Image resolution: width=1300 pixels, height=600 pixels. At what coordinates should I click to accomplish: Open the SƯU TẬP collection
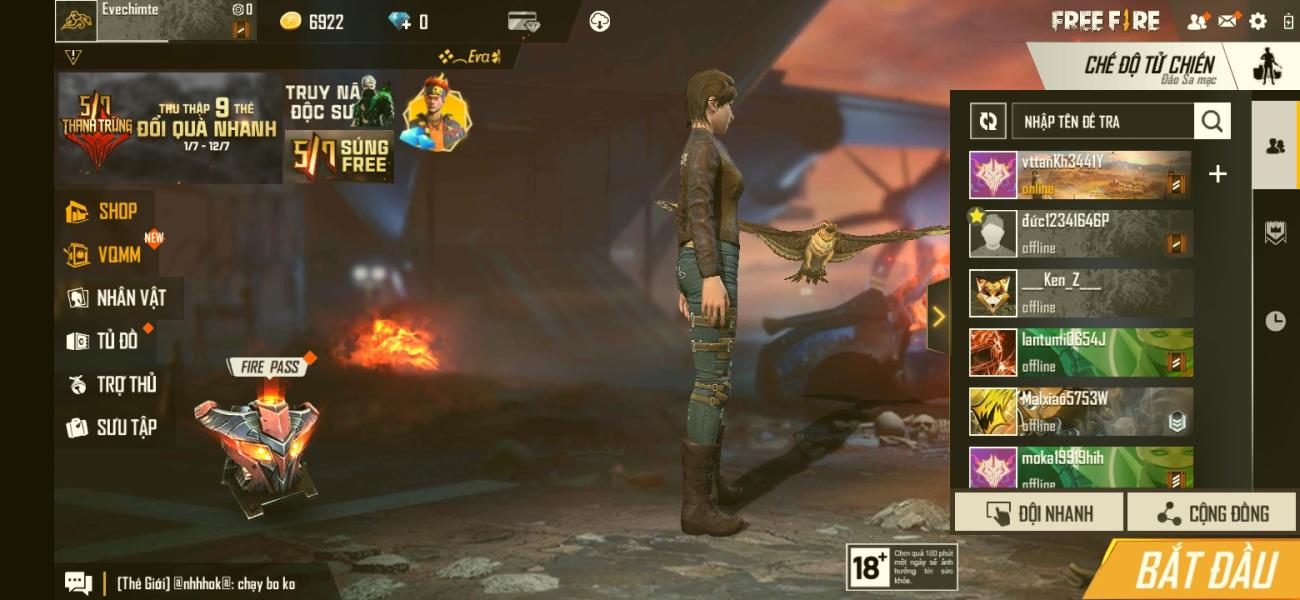(x=112, y=428)
